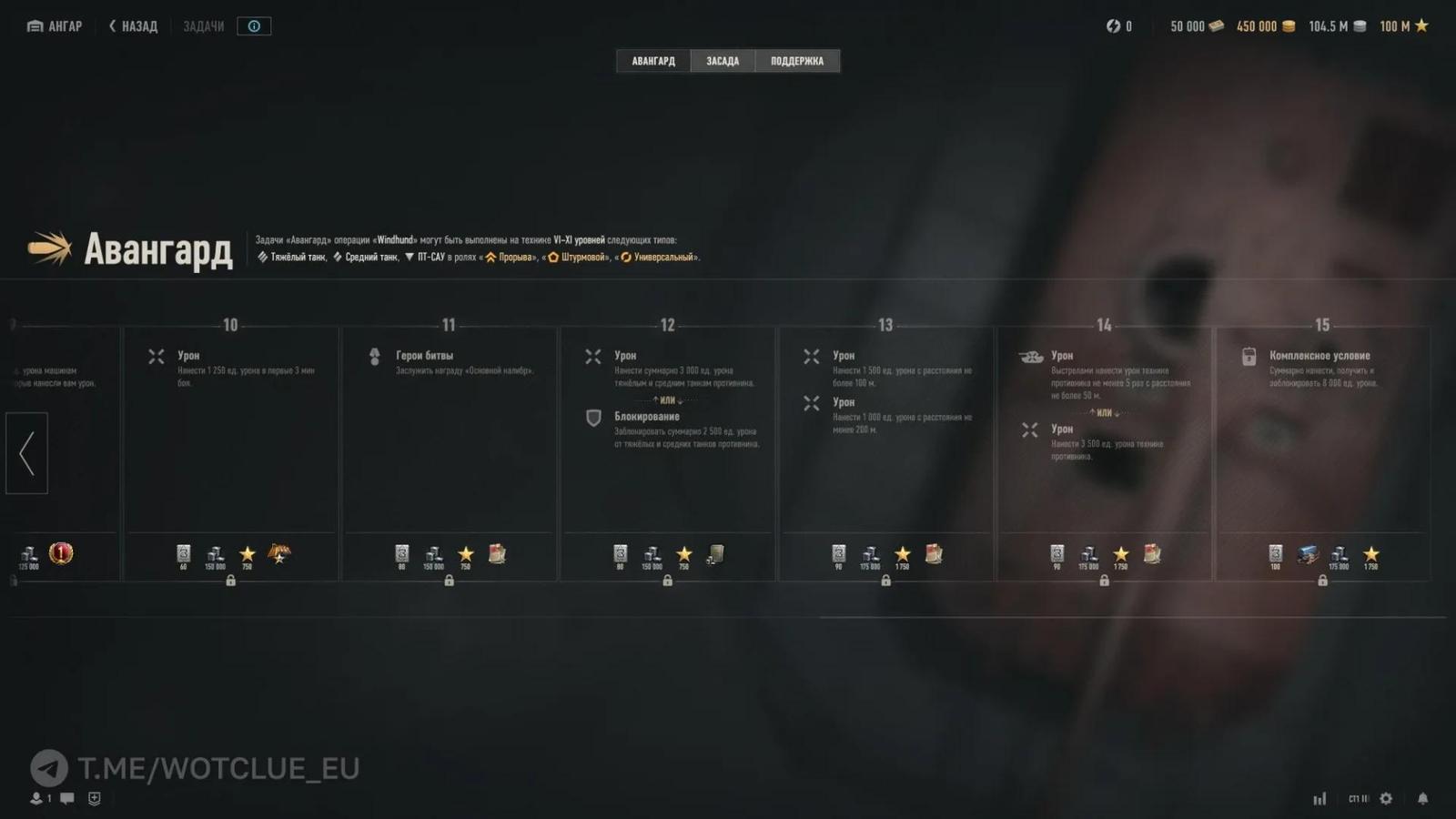The width and height of the screenshot is (1456, 819).
Task: Click the gold coins currency icon
Action: click(1287, 25)
